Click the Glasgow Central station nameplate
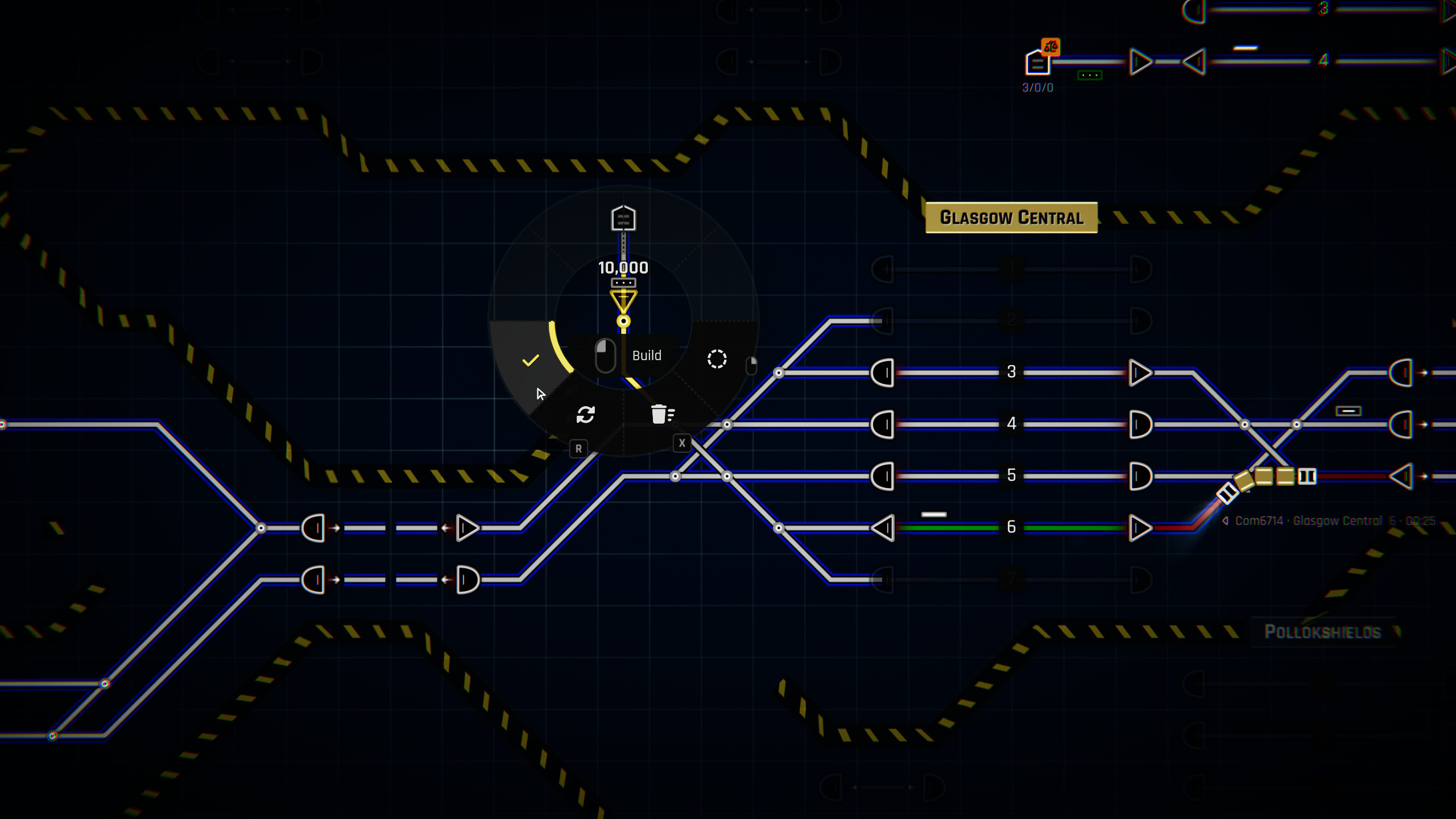This screenshot has width=1456, height=819. tap(1011, 217)
